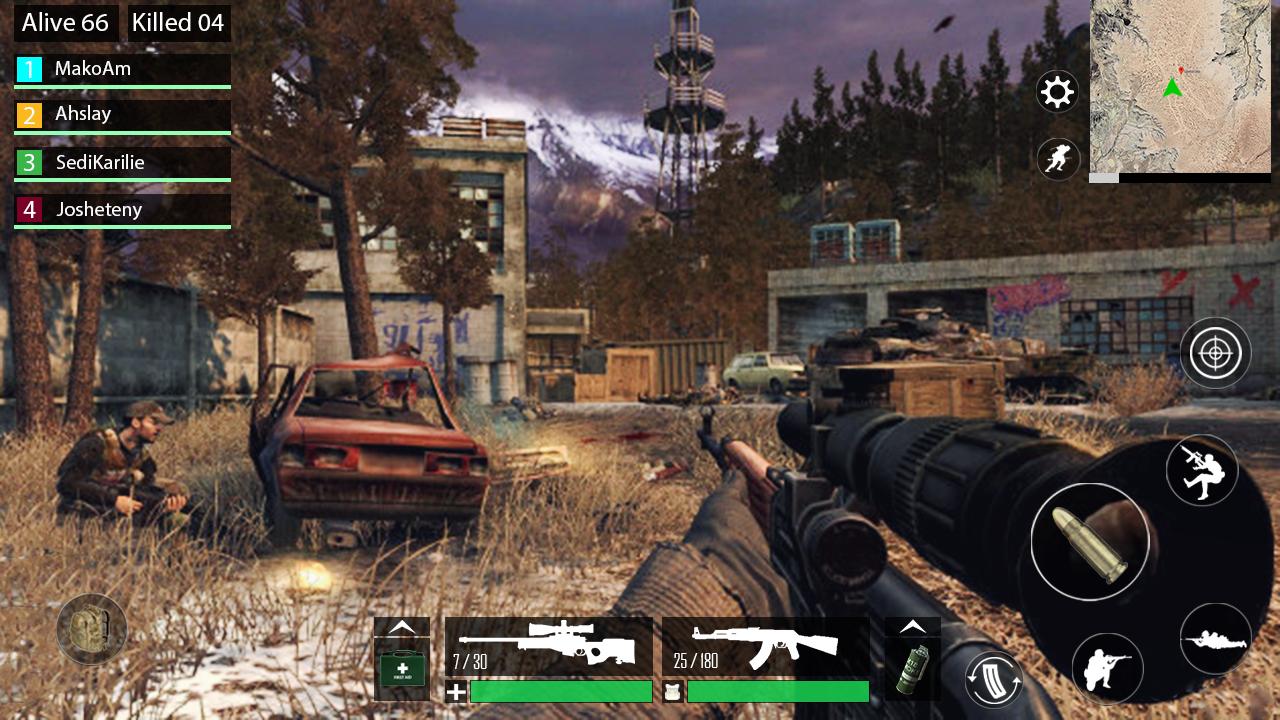Switch to the AK-47 weapon slot
Viewport: 1280px width, 720px height.
click(765, 647)
